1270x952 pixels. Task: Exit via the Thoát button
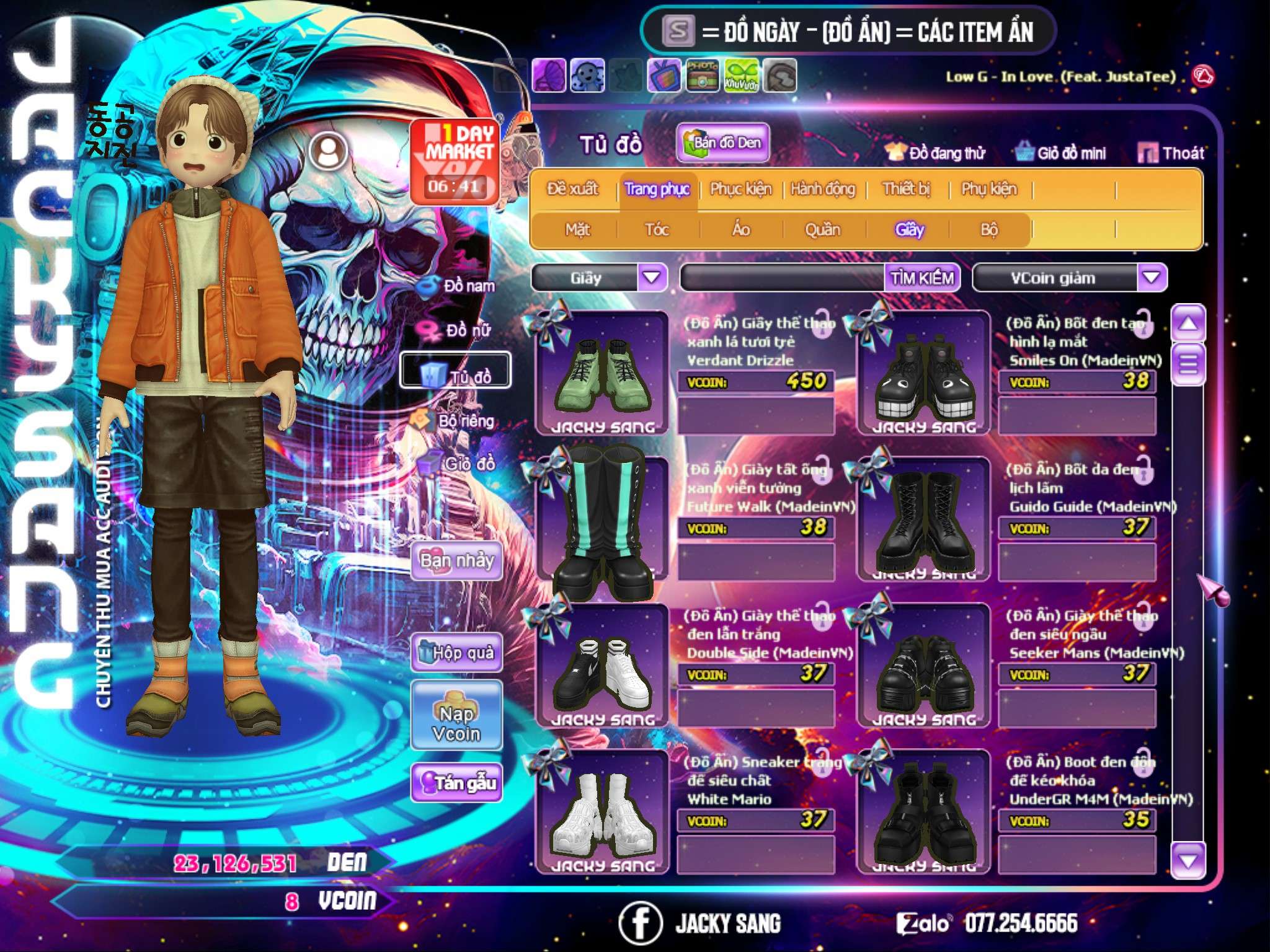click(x=1172, y=153)
